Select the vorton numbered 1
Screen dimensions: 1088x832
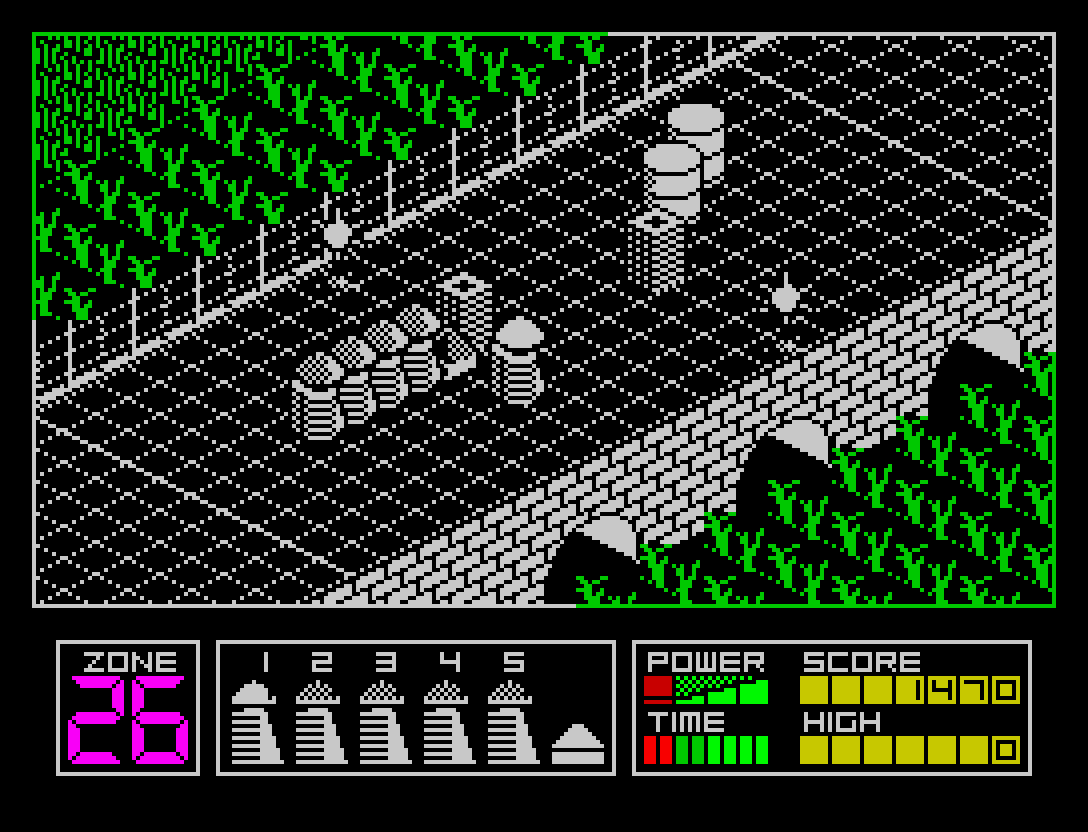tap(255, 722)
